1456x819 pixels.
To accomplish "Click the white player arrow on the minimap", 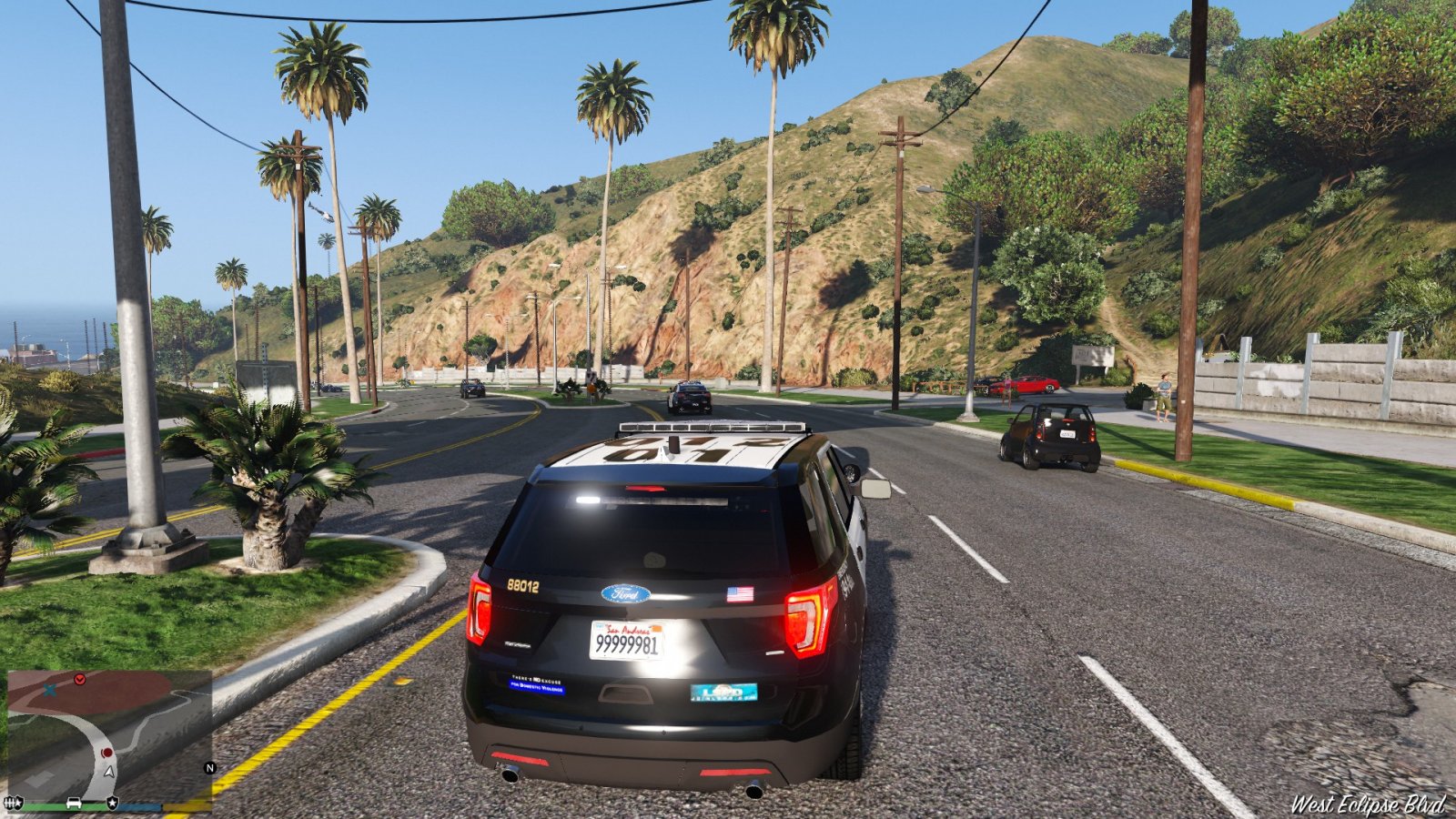I will 109,771.
